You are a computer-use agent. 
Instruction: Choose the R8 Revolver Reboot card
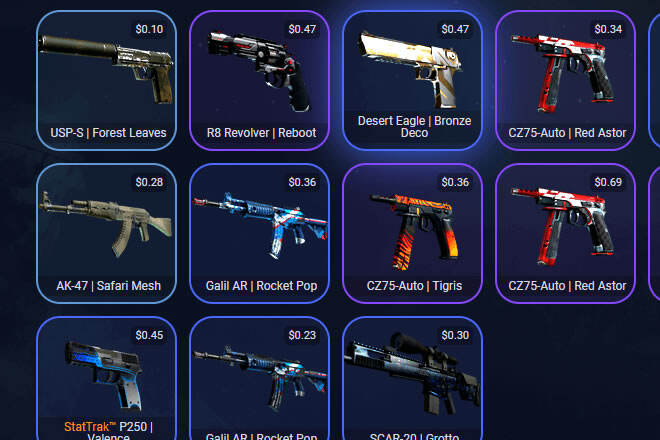pyautogui.click(x=259, y=80)
